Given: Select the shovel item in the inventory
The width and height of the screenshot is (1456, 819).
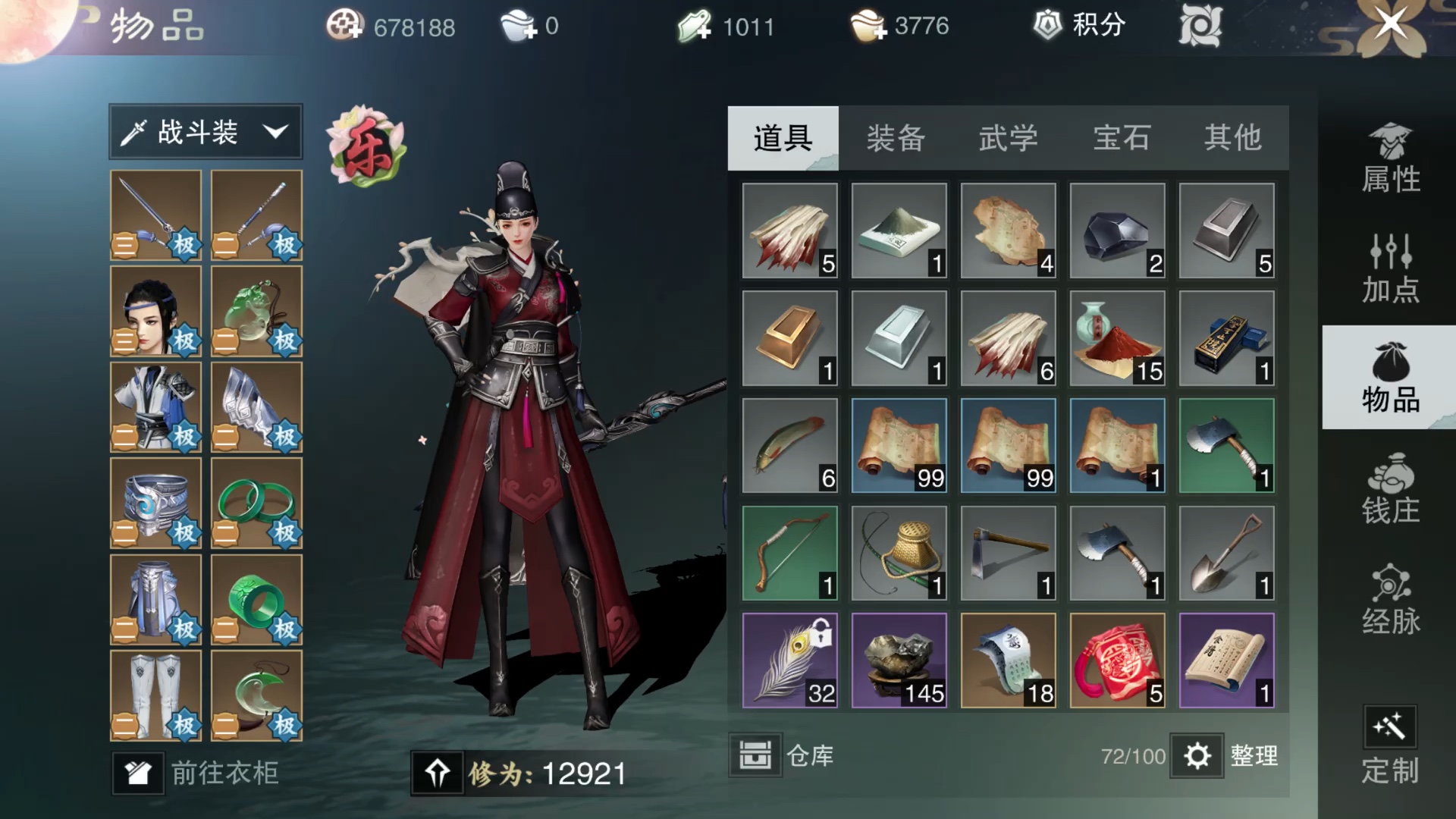Looking at the screenshot, I should (x=1226, y=554).
